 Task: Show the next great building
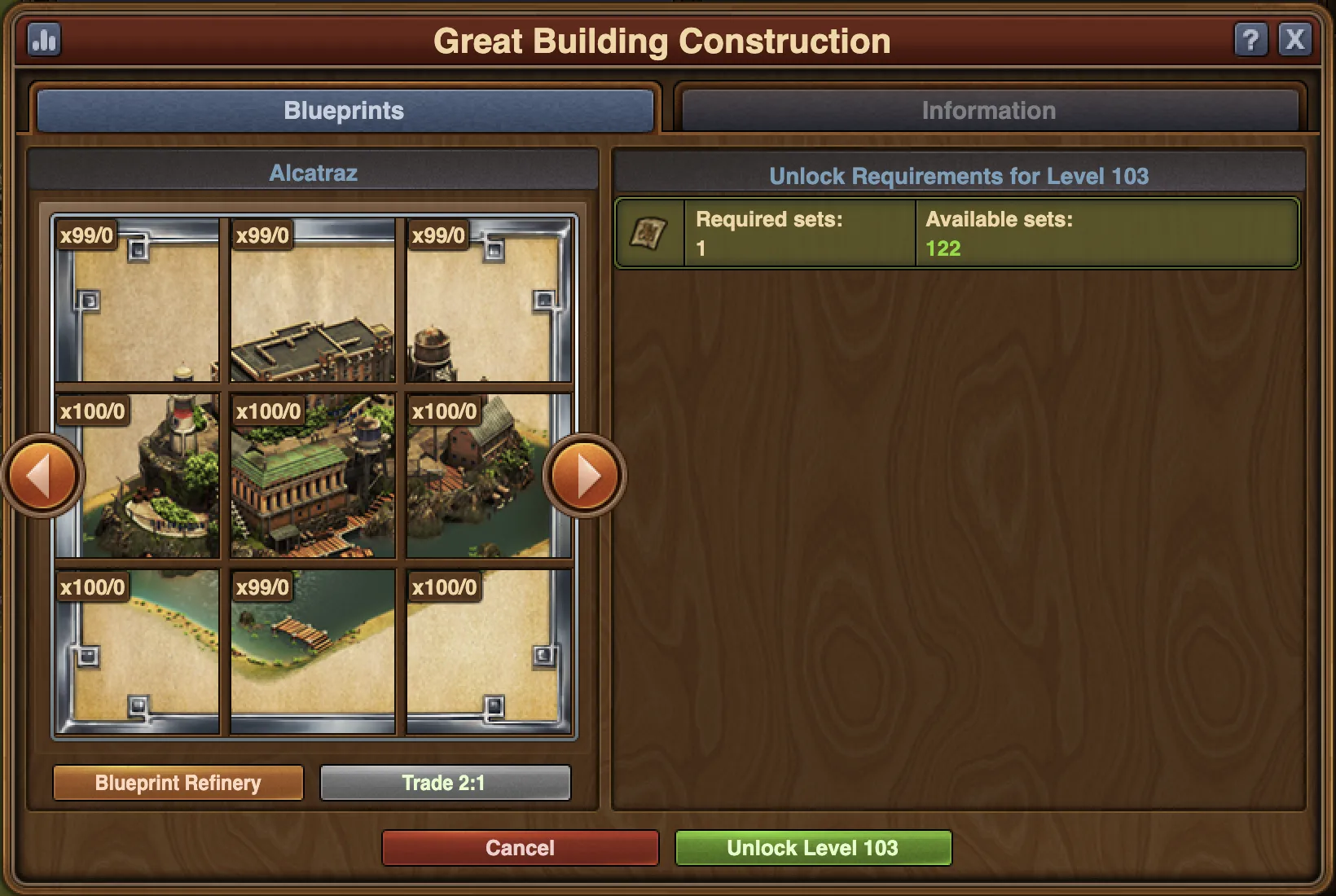click(x=585, y=476)
